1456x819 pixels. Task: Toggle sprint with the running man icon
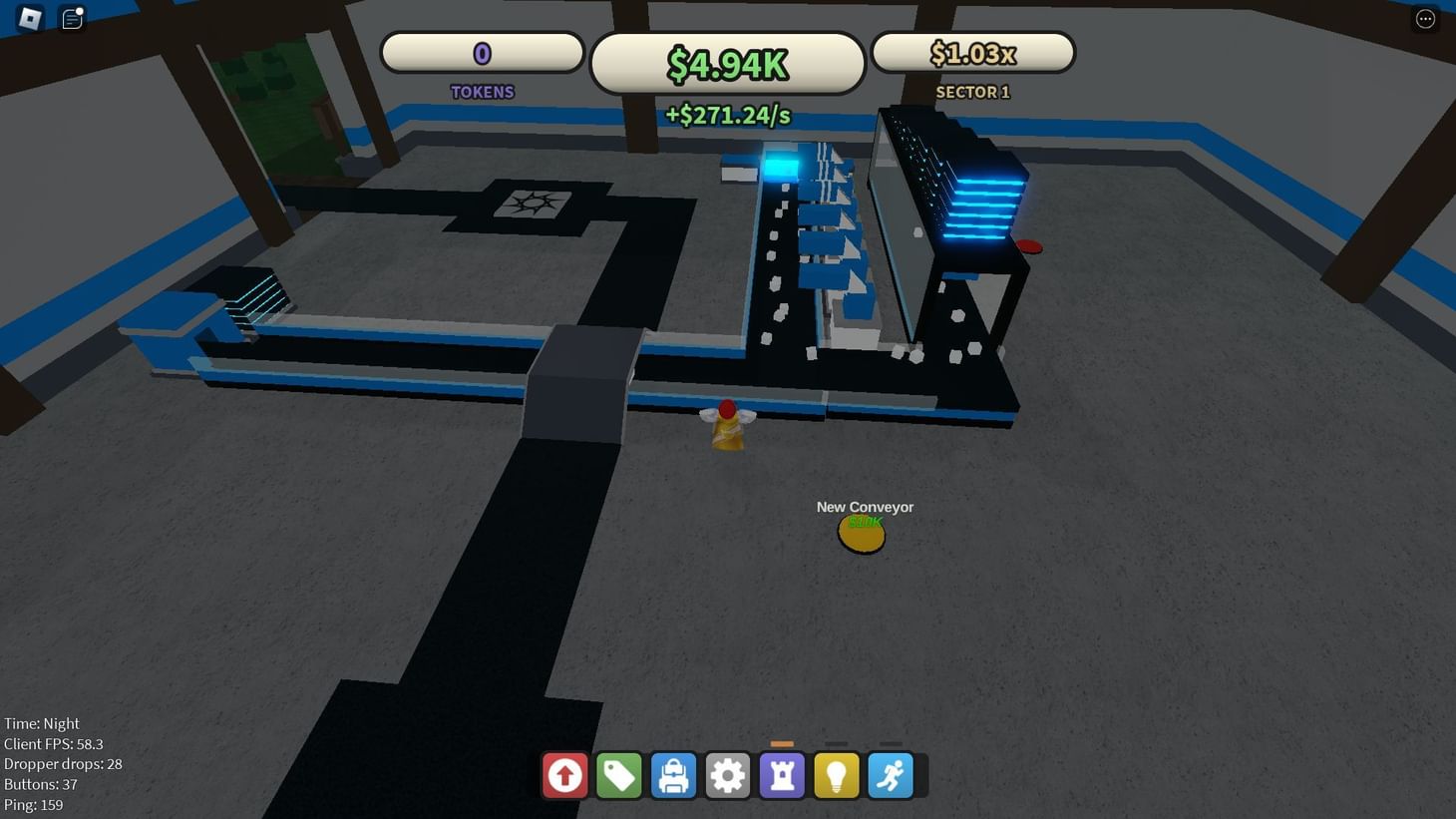890,774
